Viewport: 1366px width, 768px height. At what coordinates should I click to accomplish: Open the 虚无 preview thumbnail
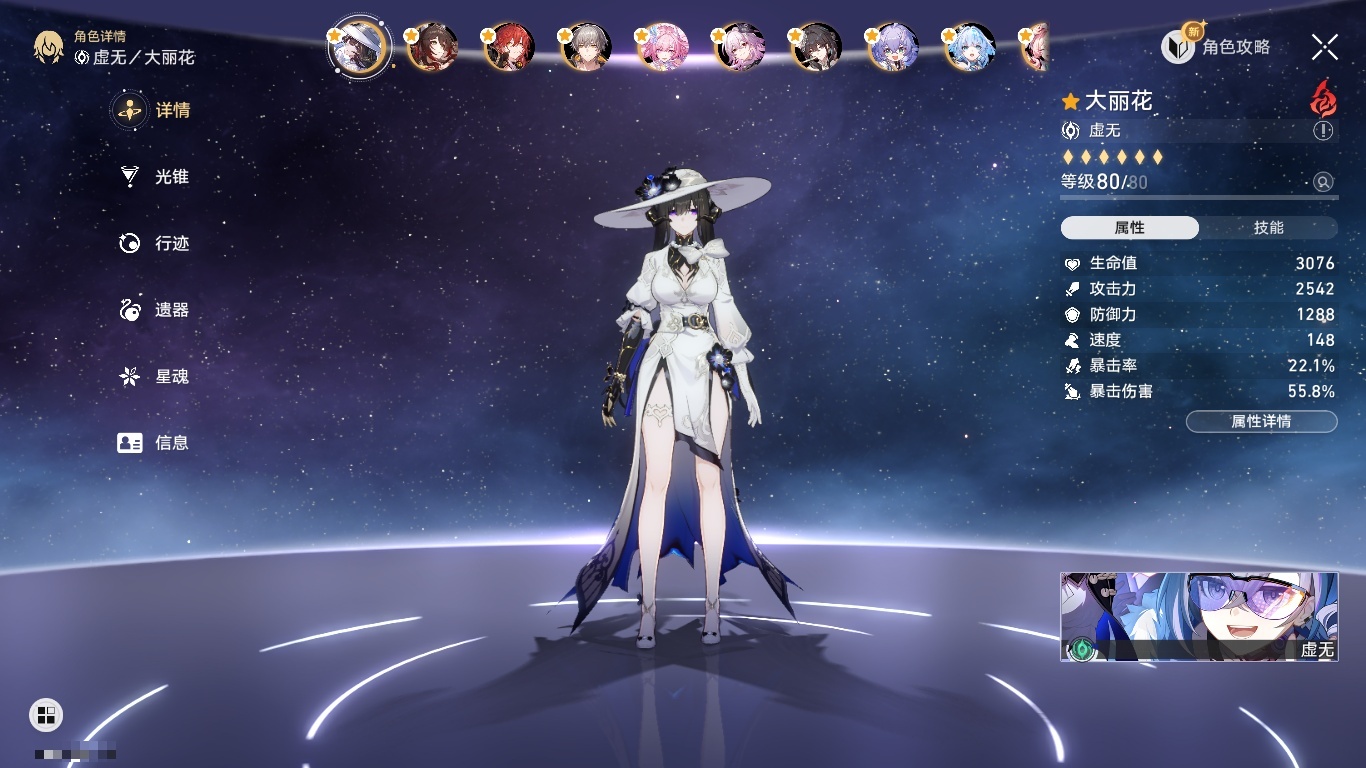1199,617
